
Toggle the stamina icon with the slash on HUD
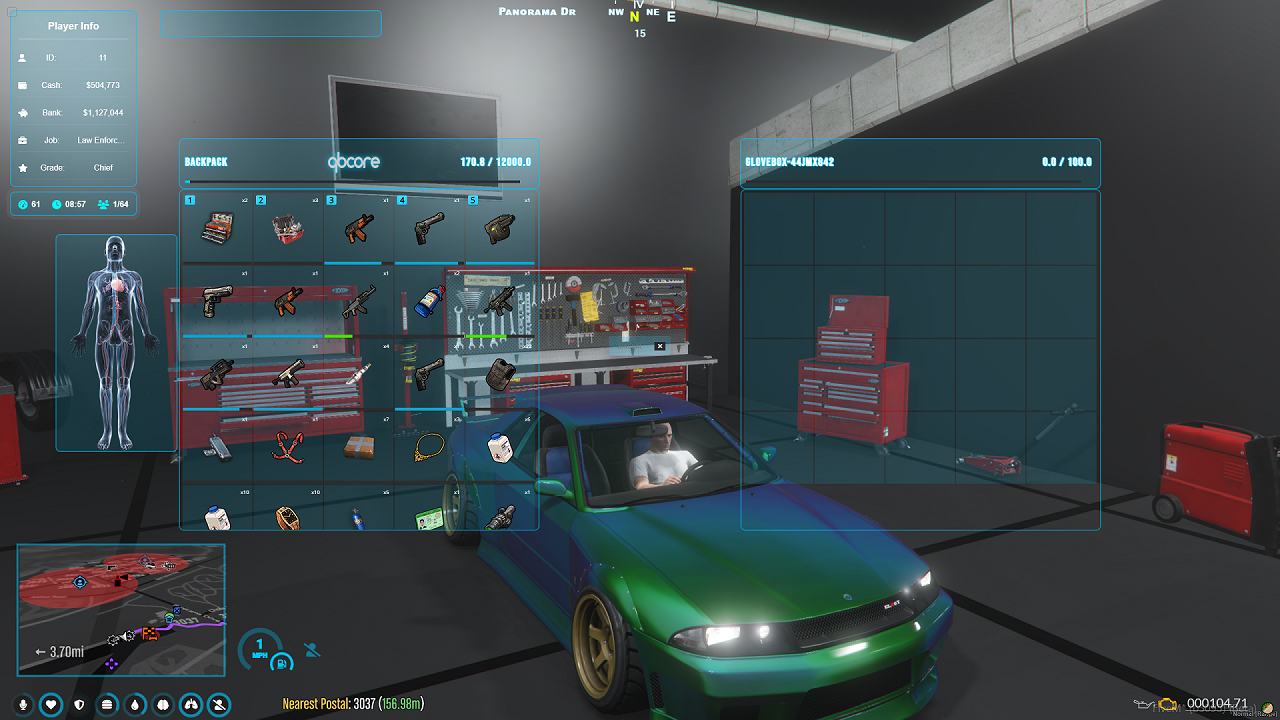(217, 704)
